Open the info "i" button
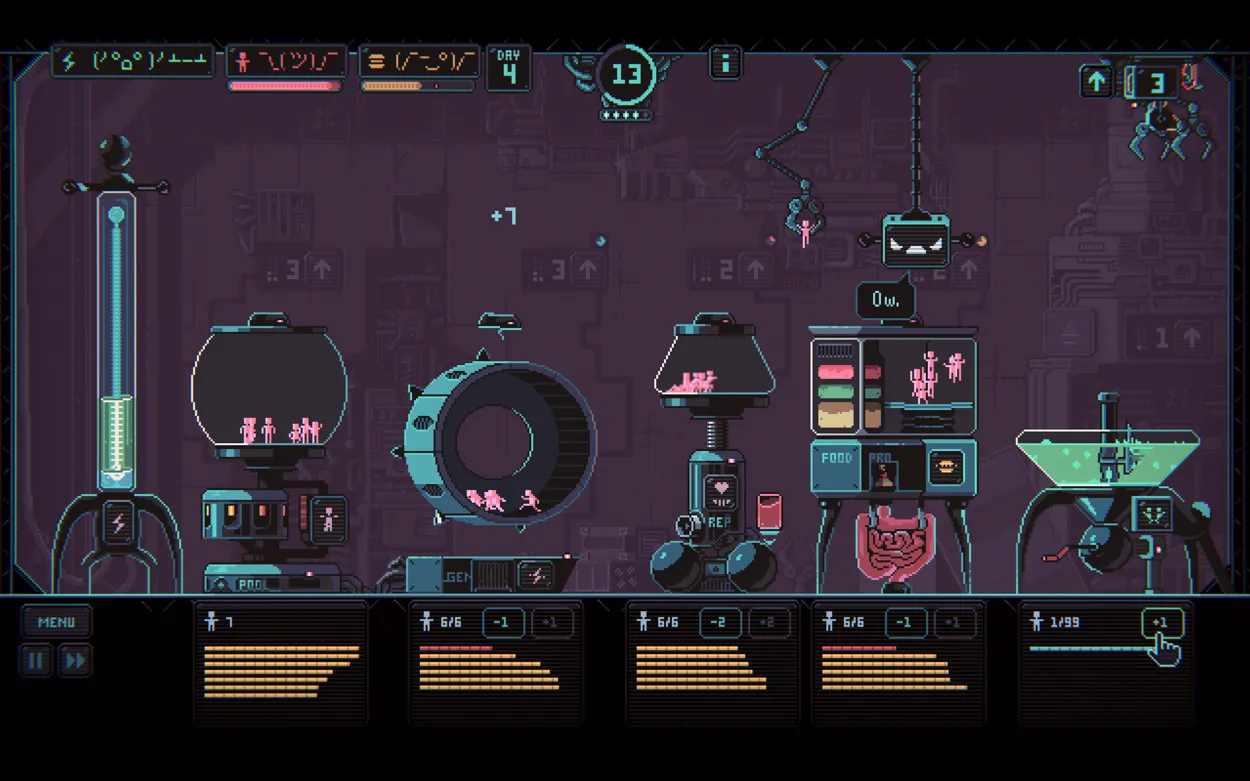Viewport: 1250px width, 781px height. point(725,64)
